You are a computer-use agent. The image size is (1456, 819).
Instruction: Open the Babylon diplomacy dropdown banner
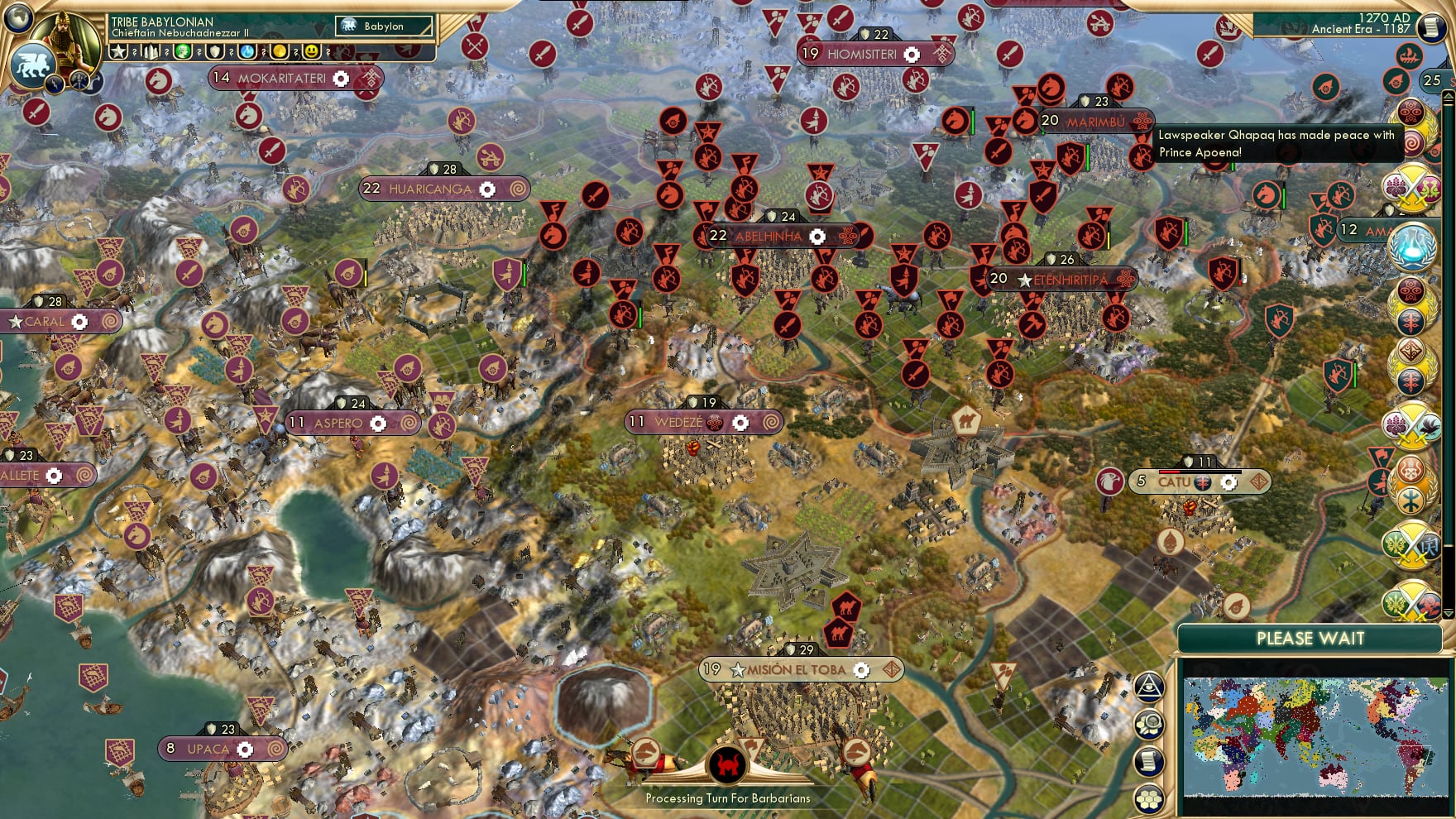point(383,26)
